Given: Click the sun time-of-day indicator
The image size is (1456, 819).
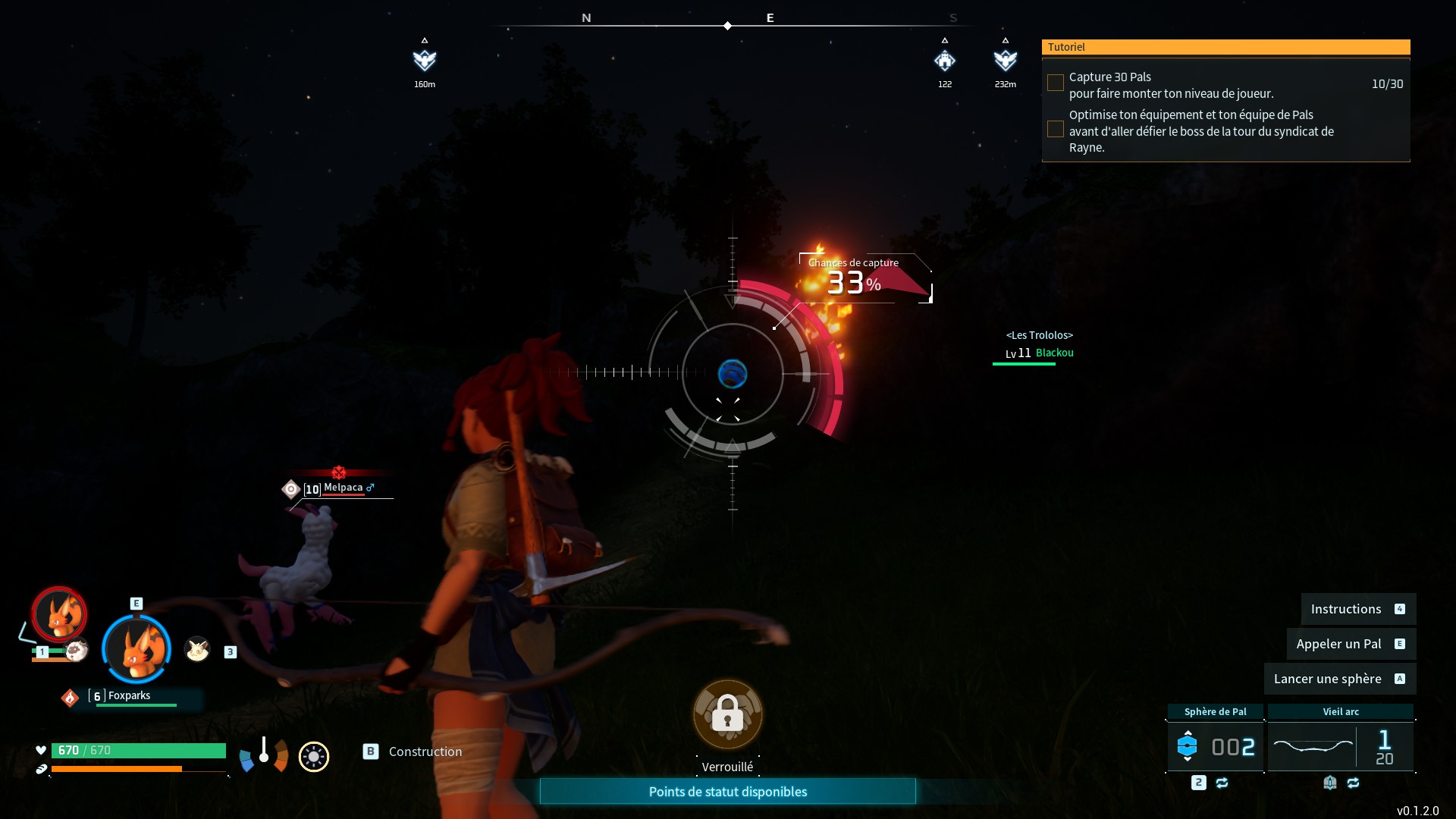Looking at the screenshot, I should (313, 756).
